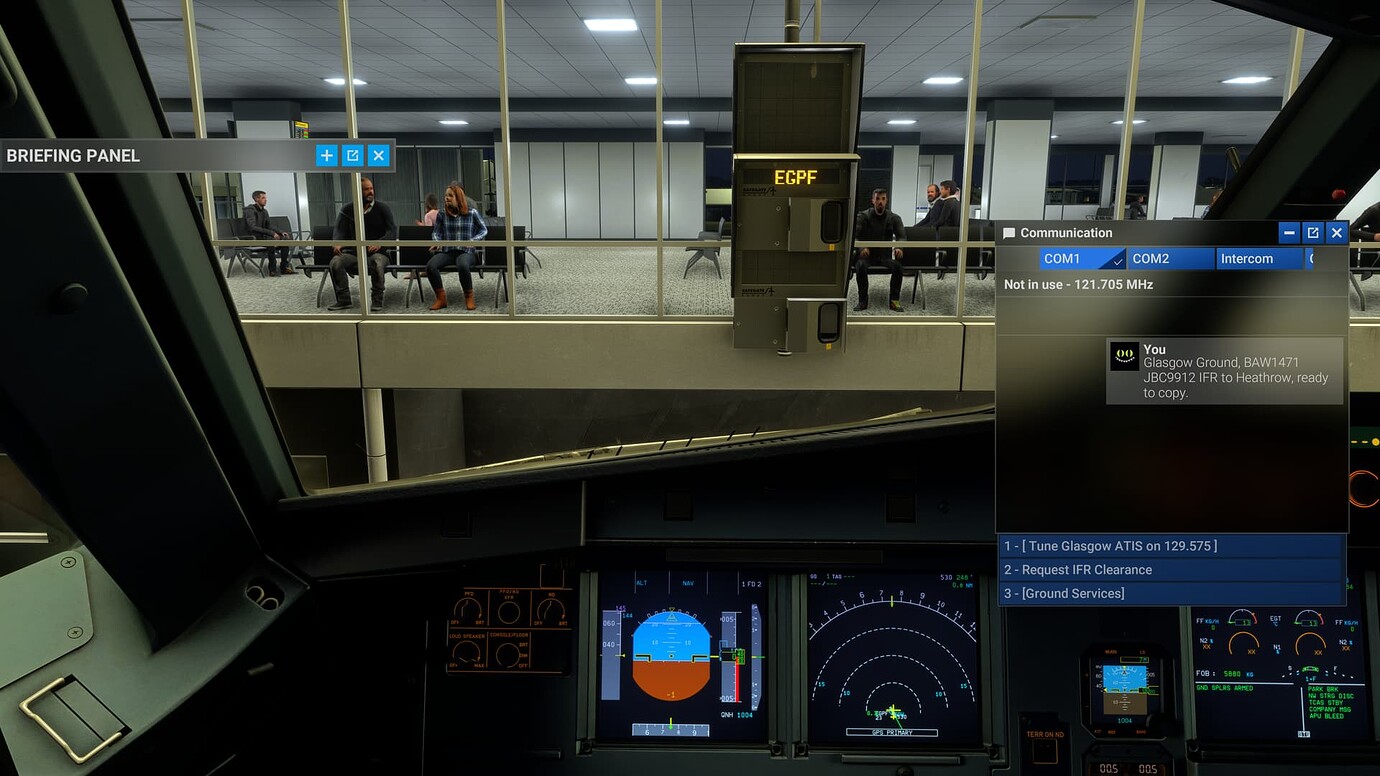Click the PFD brightness knob
The image size is (1380, 776).
(x=466, y=608)
